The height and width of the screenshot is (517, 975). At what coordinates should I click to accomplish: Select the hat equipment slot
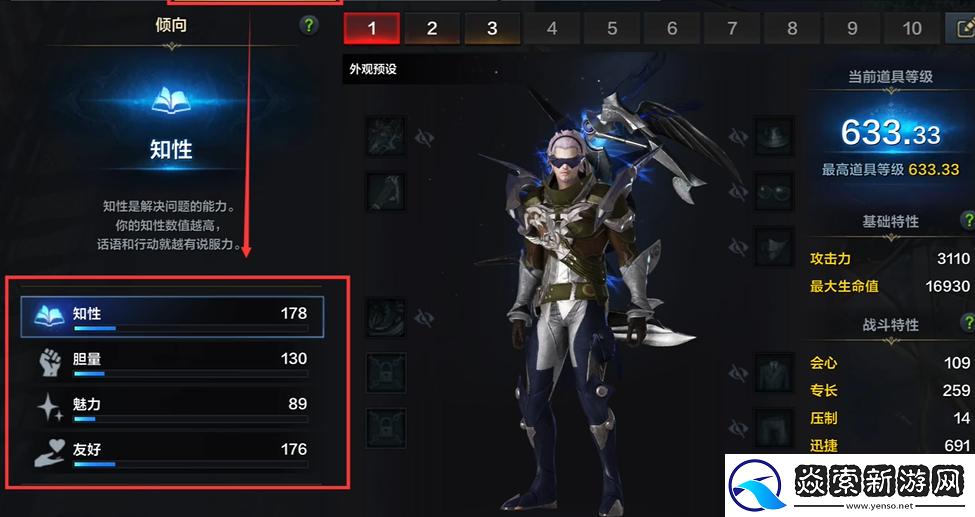[x=773, y=137]
